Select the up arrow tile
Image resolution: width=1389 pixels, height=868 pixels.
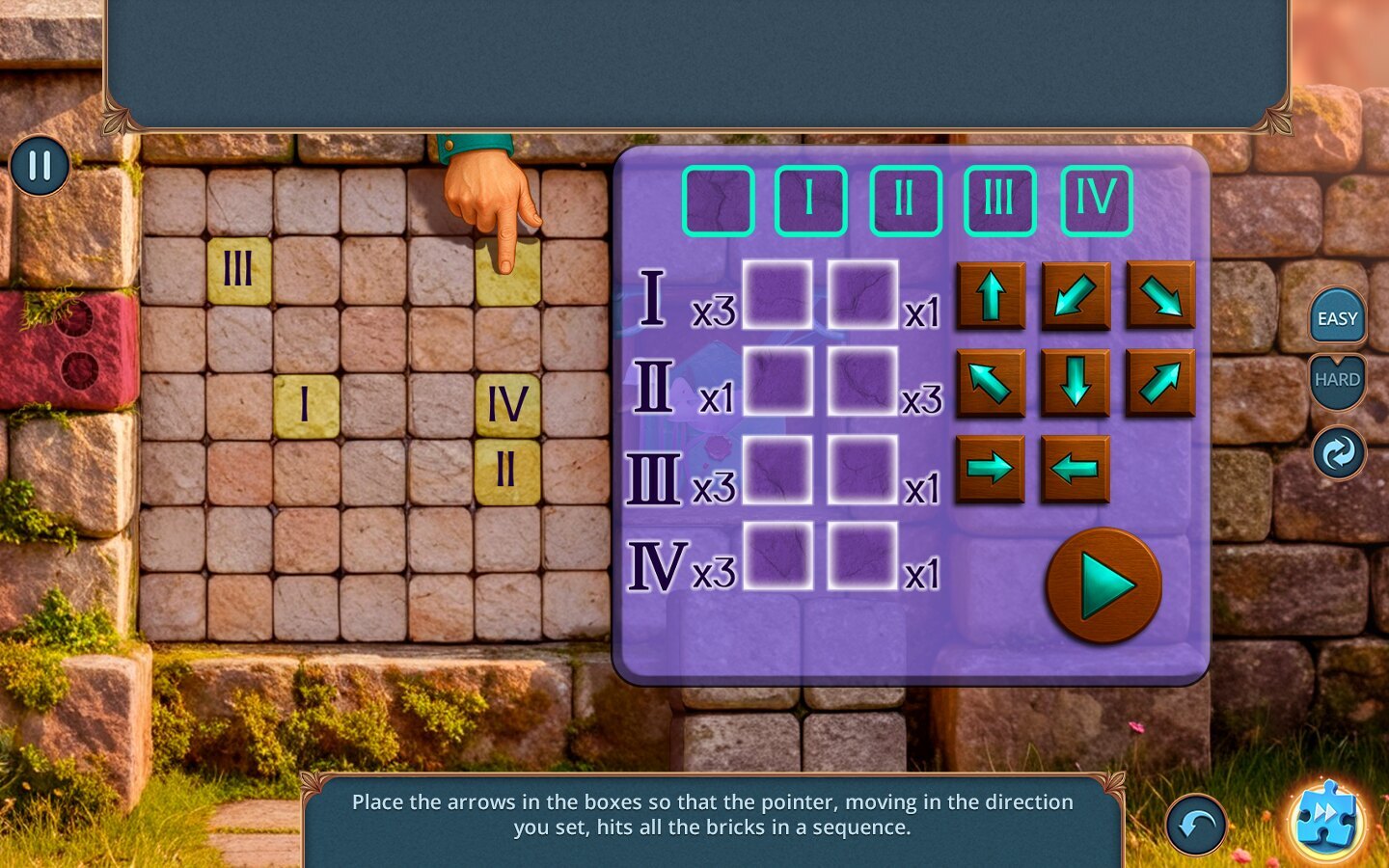click(991, 295)
